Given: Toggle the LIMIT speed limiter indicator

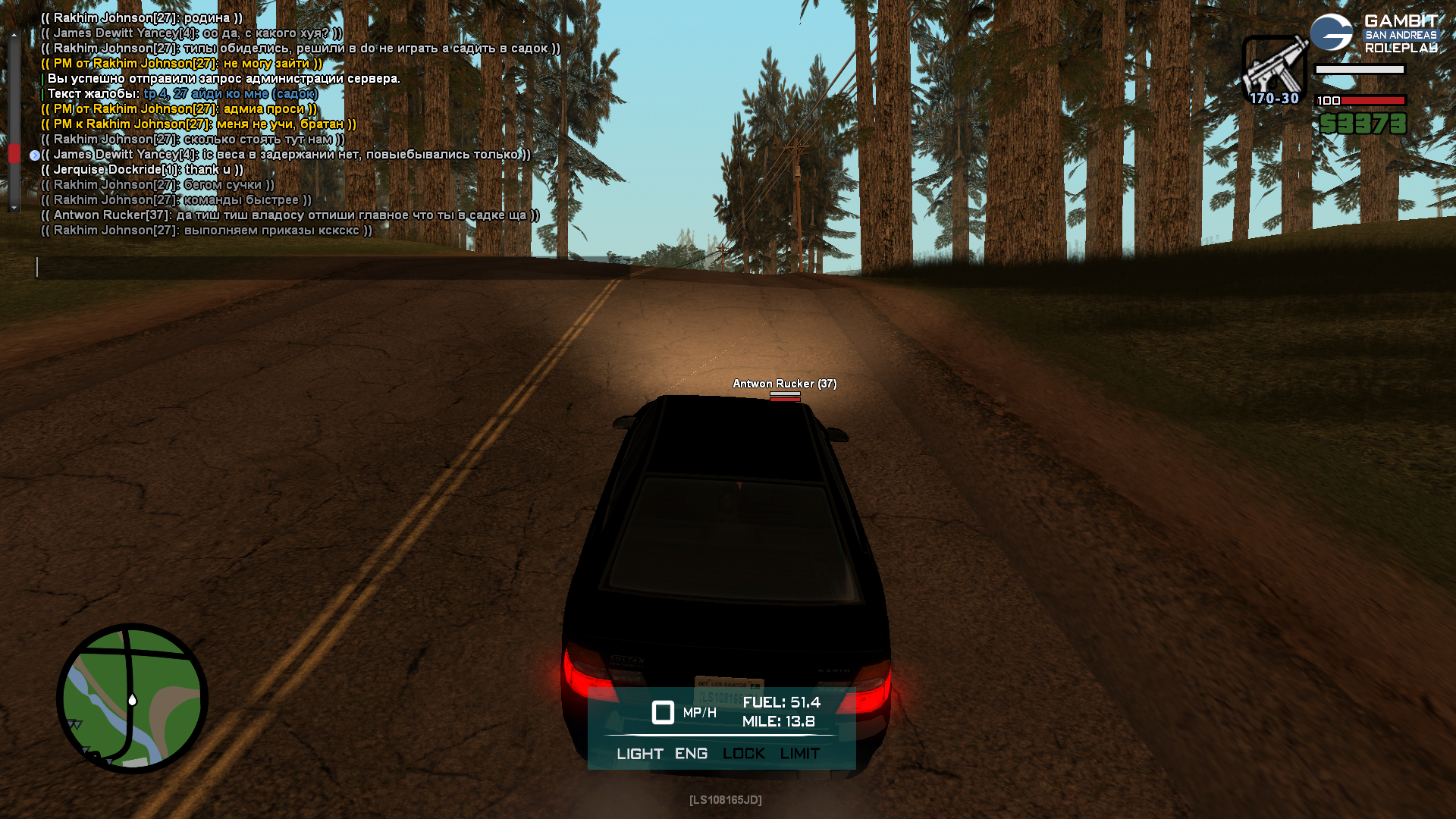Looking at the screenshot, I should click(799, 754).
